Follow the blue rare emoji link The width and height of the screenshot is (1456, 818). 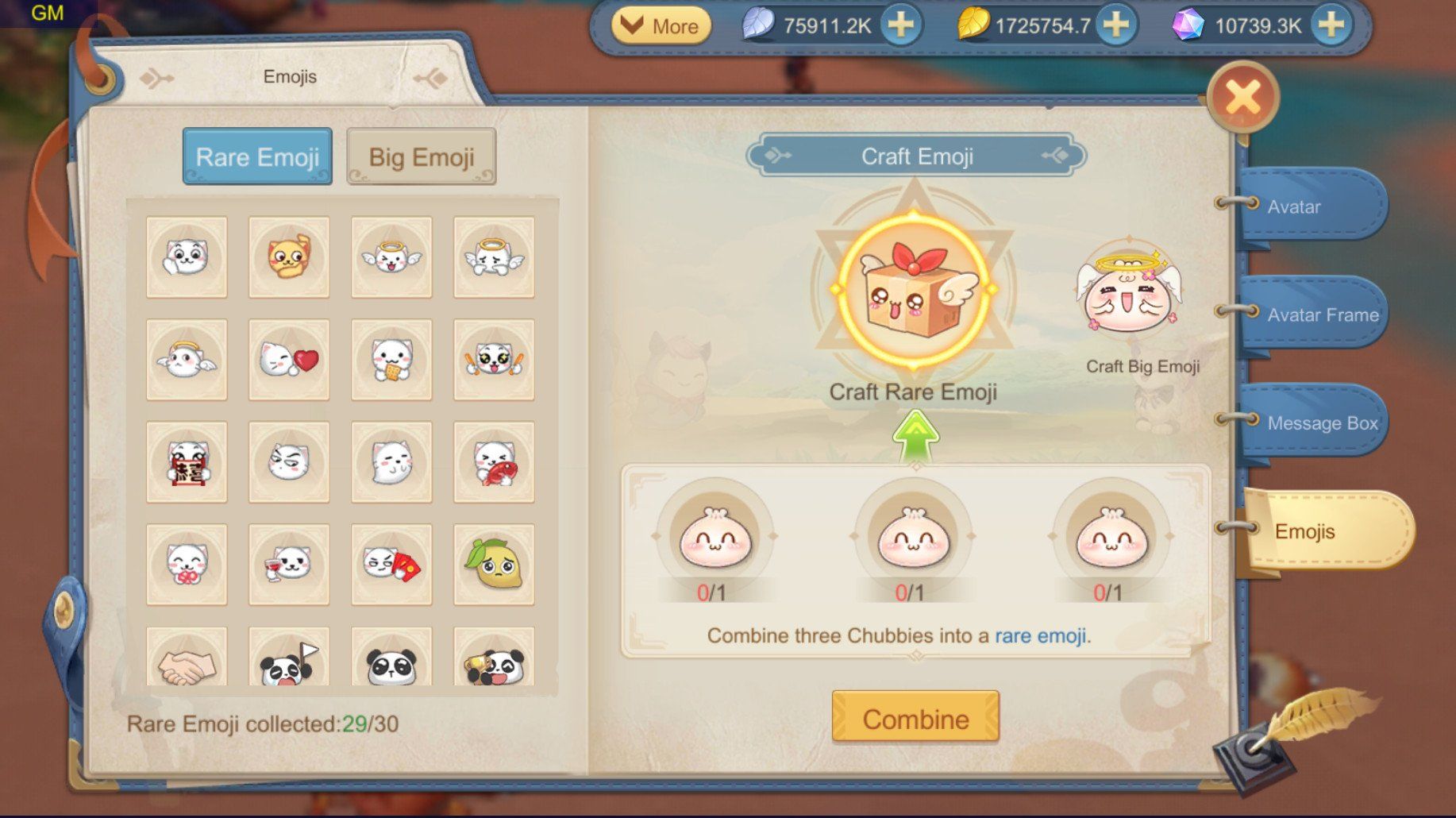pos(1040,635)
